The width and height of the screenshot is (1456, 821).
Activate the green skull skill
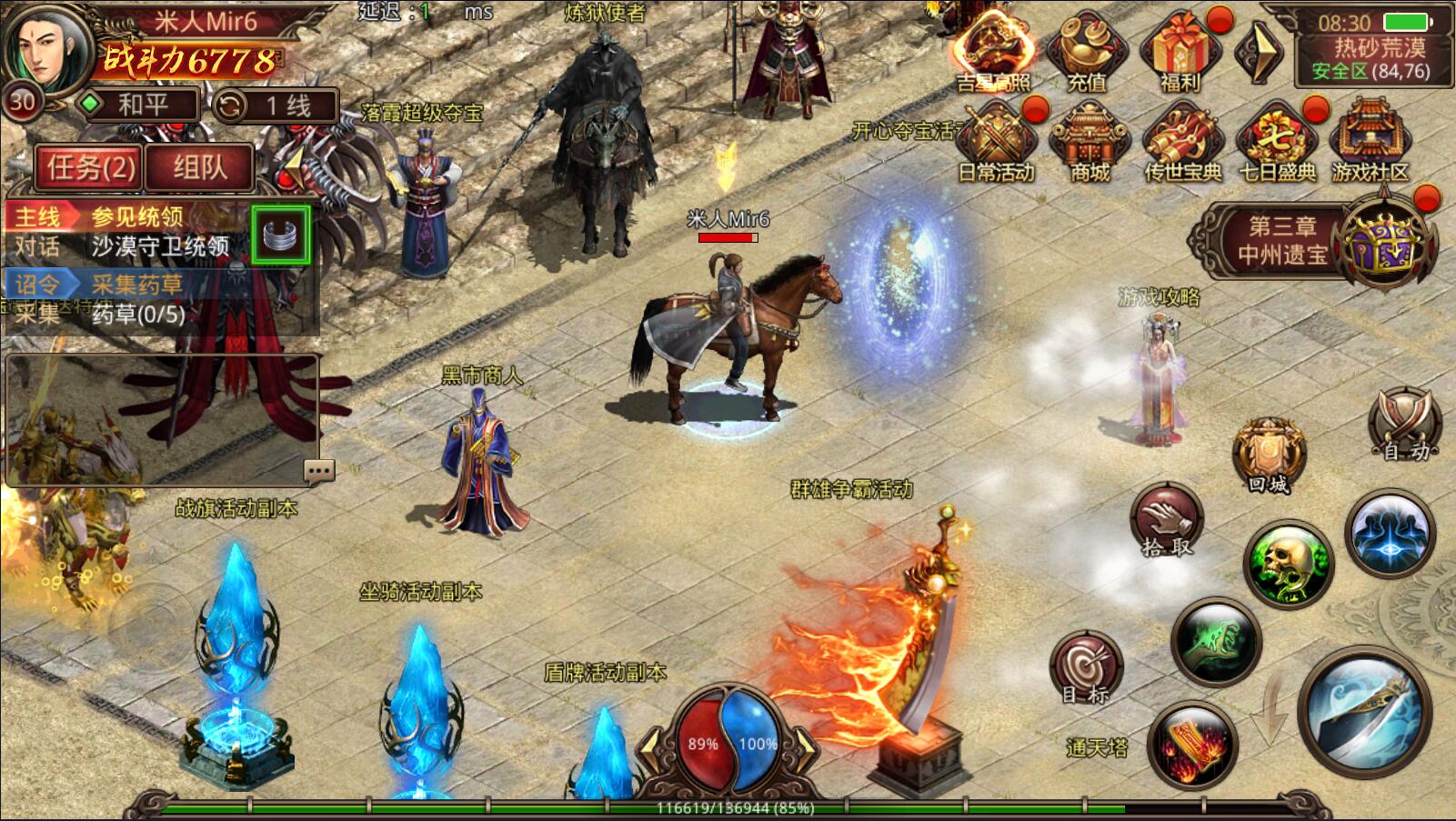(x=1287, y=560)
